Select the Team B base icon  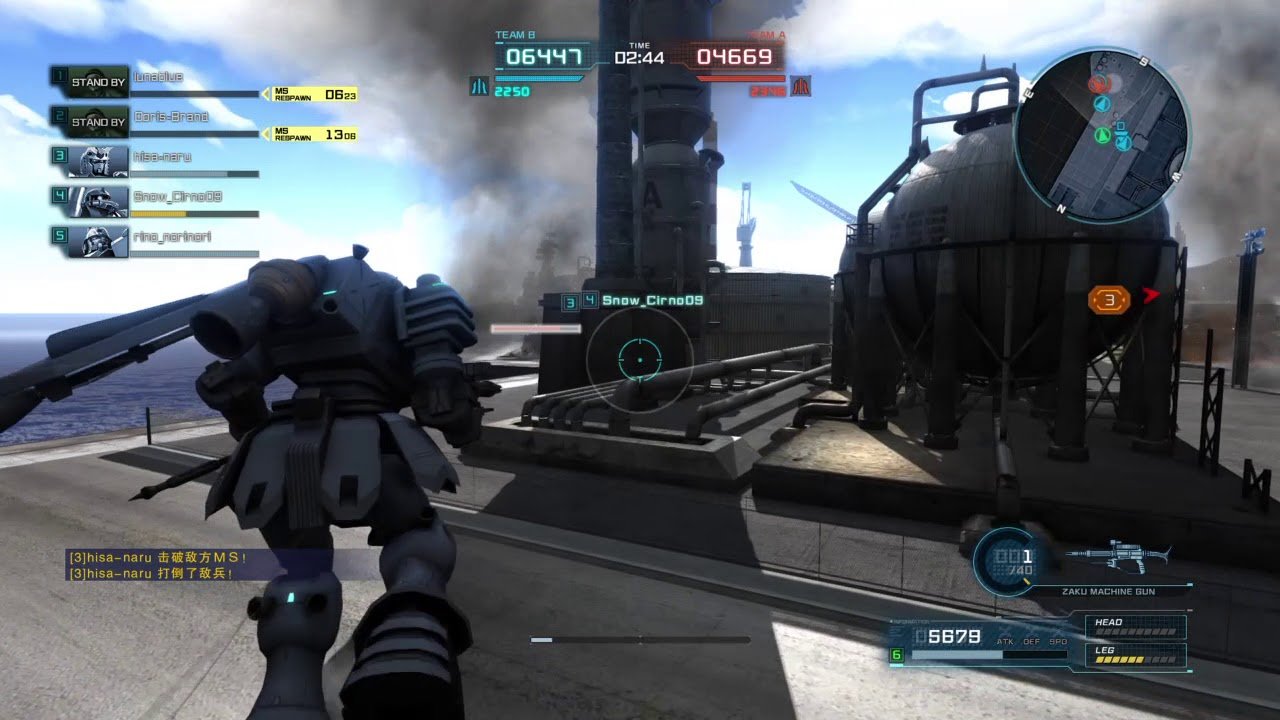[479, 87]
